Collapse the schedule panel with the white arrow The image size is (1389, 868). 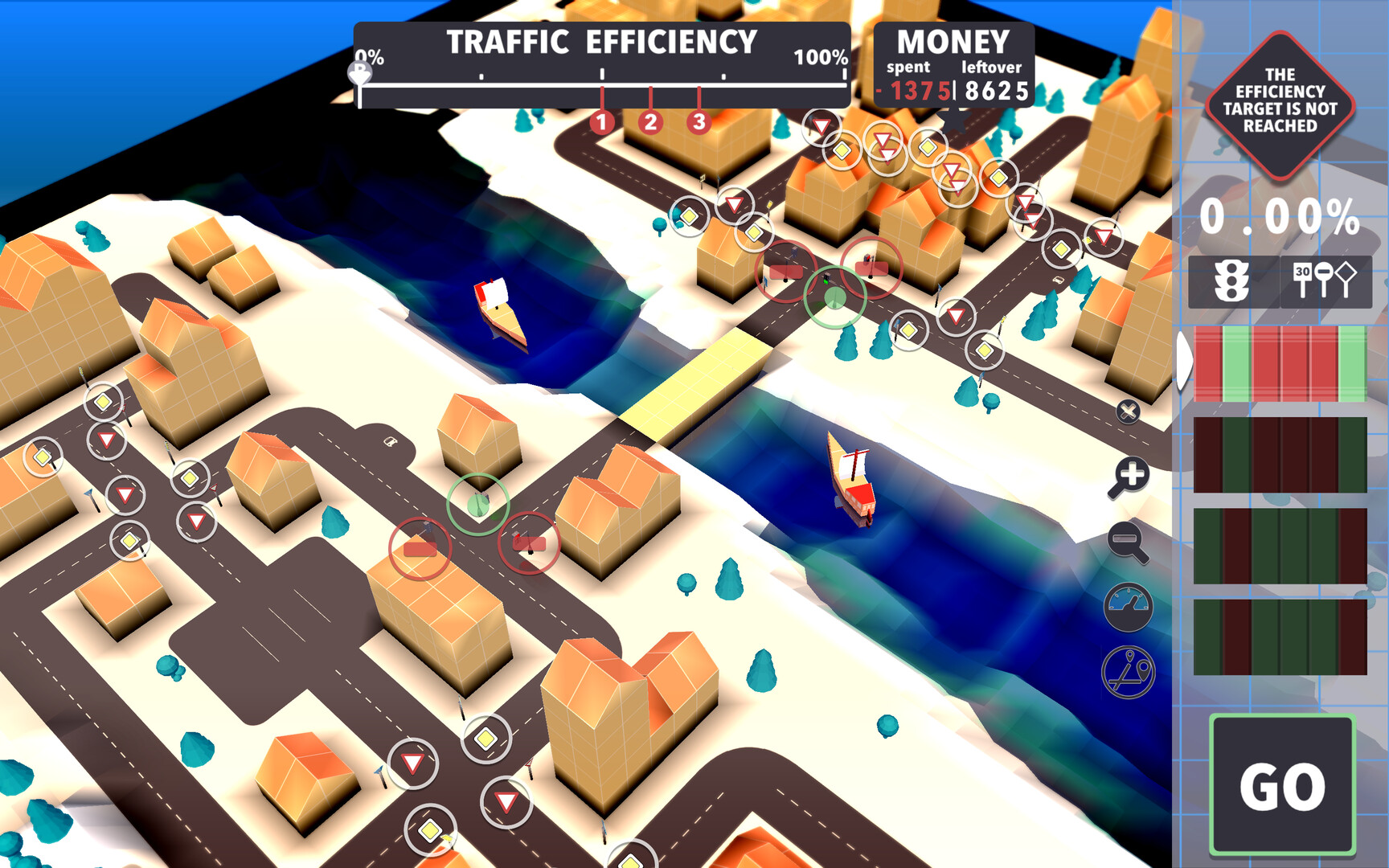pos(1182,359)
